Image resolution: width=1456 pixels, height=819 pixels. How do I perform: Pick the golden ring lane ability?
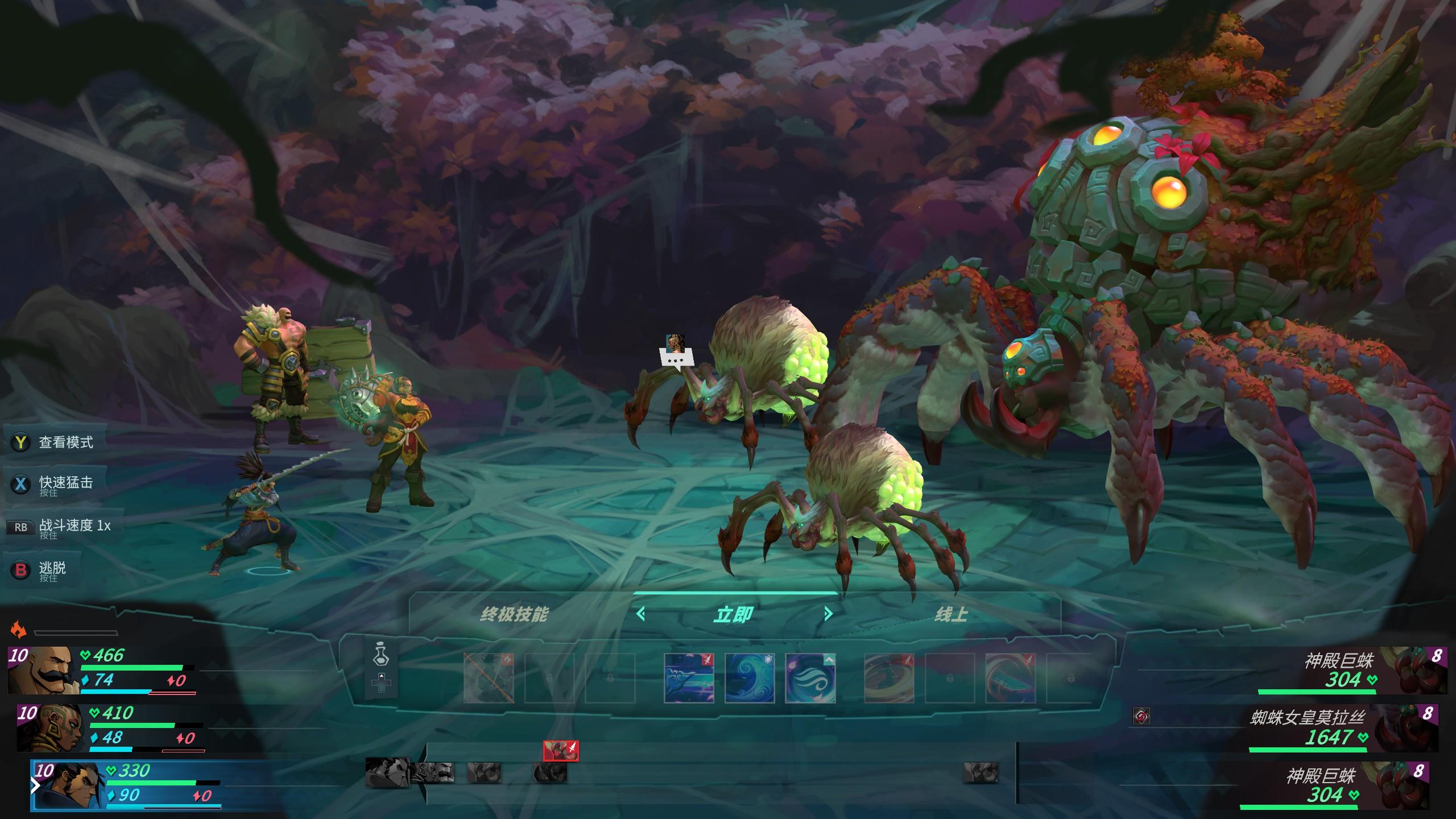click(889, 678)
